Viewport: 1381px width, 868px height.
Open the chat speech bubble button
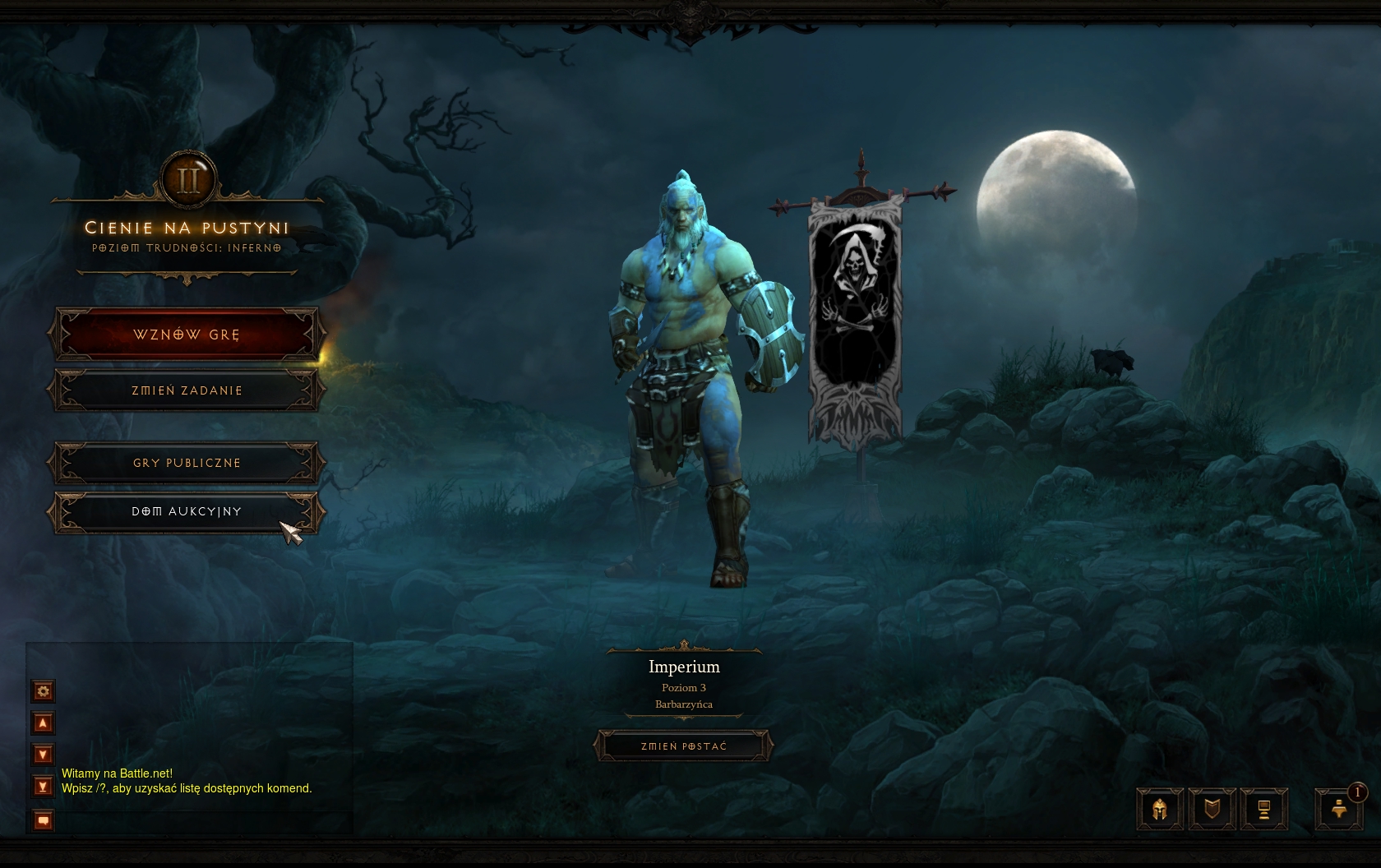(x=44, y=820)
